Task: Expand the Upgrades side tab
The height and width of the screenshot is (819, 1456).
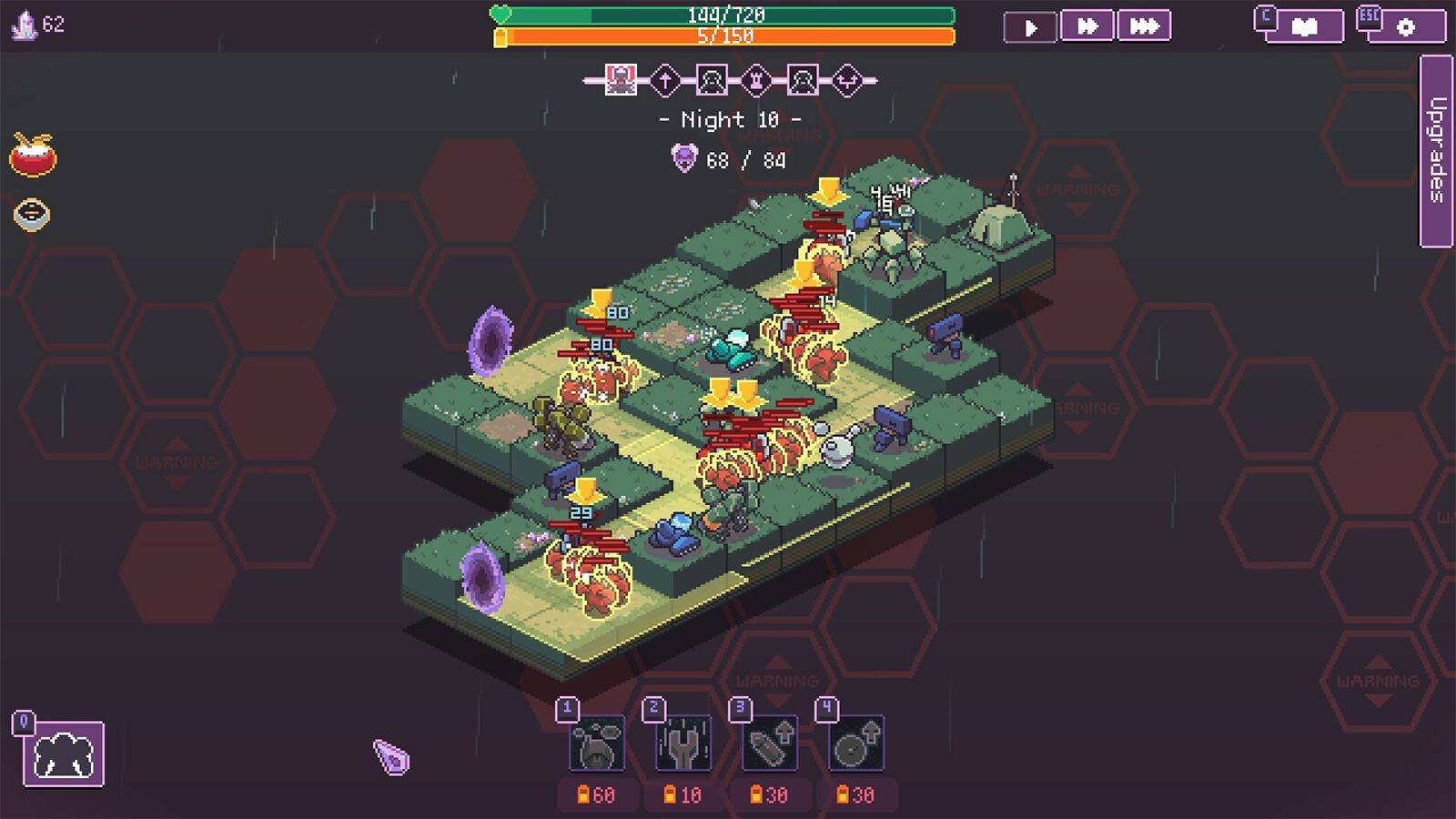Action: click(x=1436, y=151)
